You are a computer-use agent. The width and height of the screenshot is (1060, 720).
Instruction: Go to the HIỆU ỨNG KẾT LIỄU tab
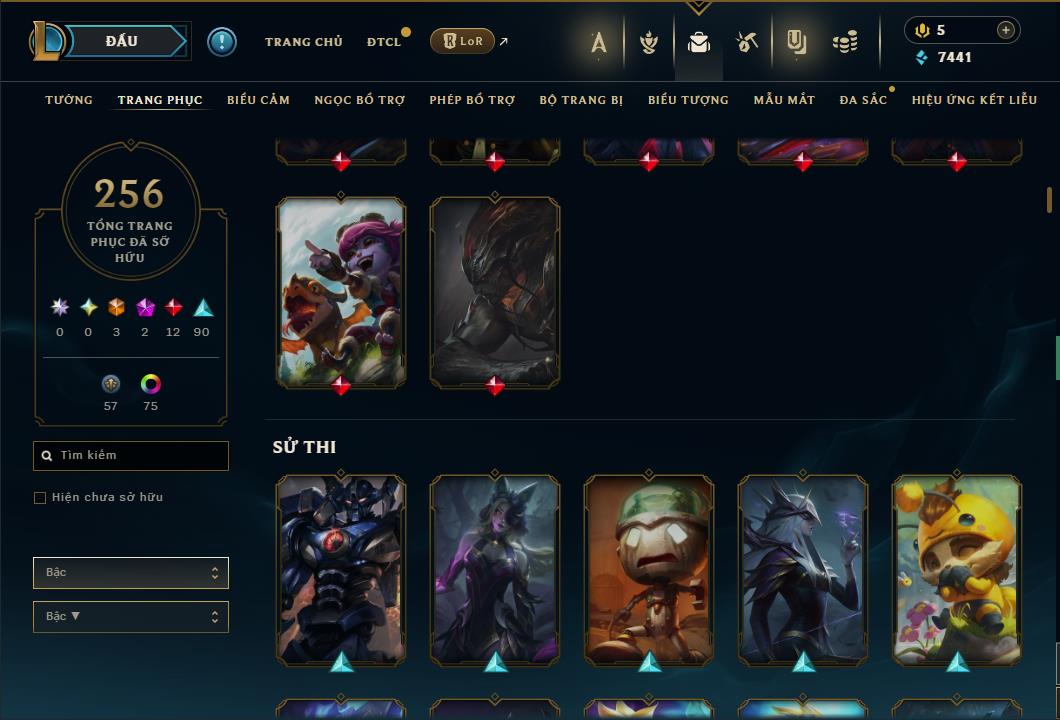(x=973, y=100)
